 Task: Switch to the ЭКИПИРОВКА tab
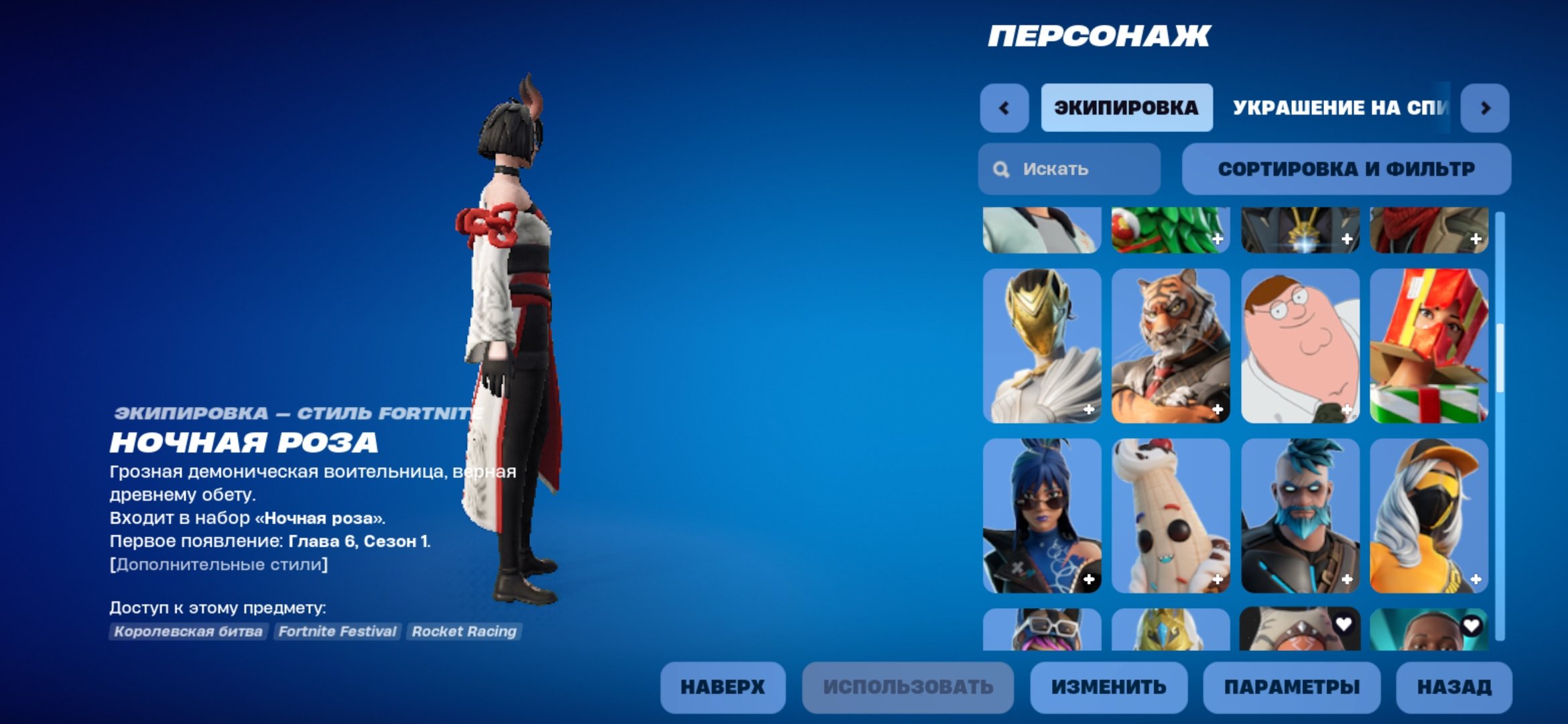1126,107
